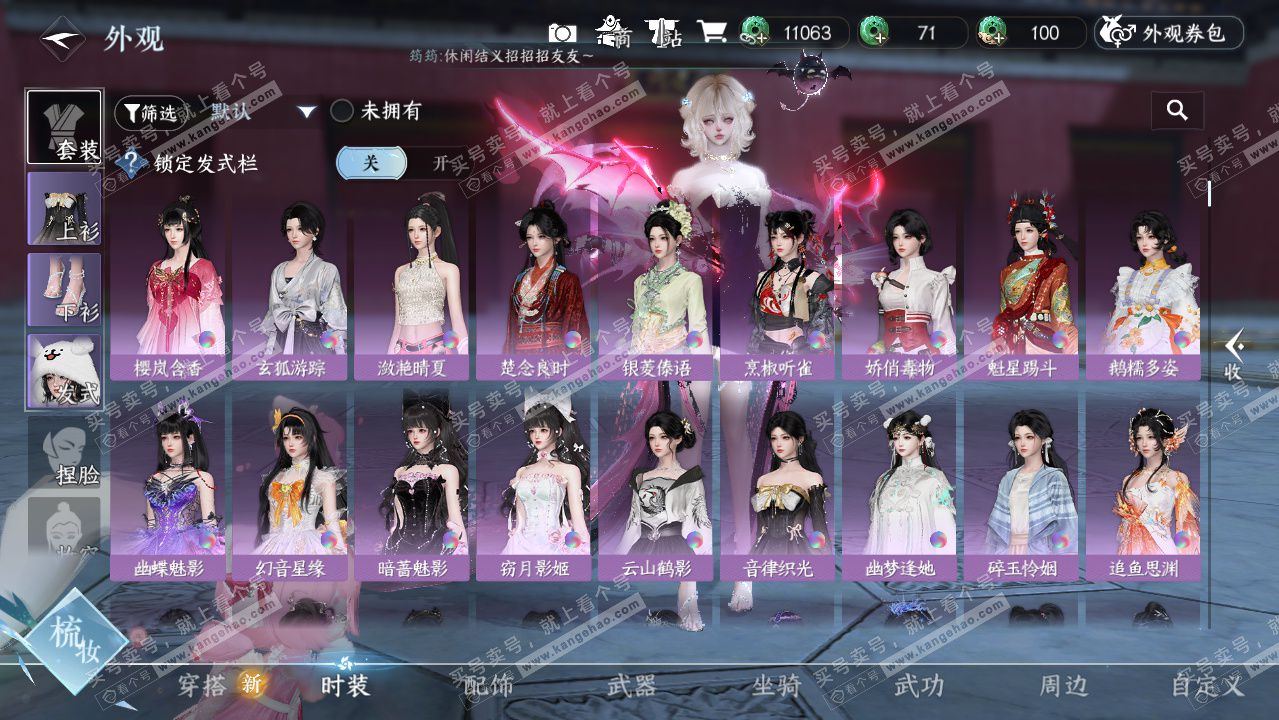Open the 外观券包 voucher bag
1279x720 pixels.
[x=1168, y=33]
